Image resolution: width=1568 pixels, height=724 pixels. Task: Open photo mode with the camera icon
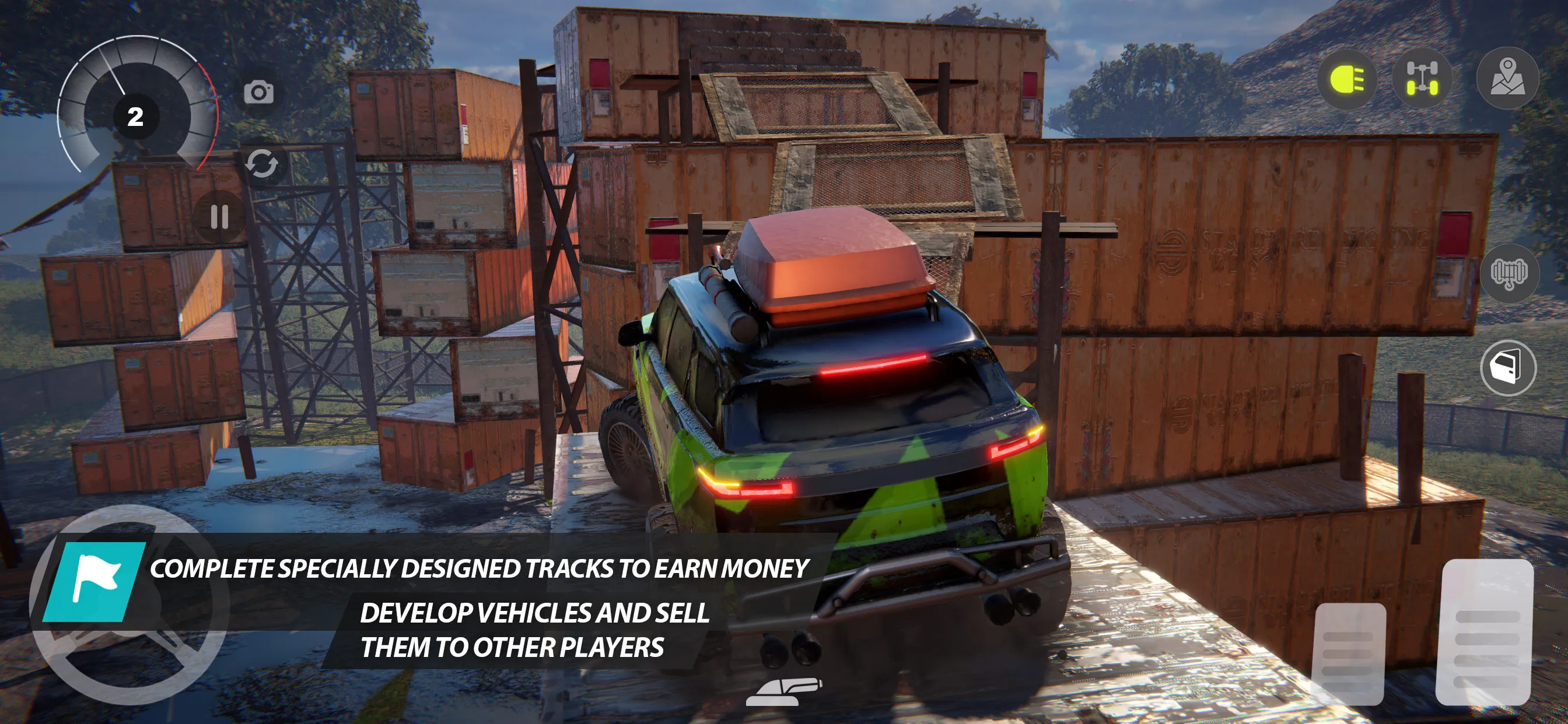[x=261, y=93]
